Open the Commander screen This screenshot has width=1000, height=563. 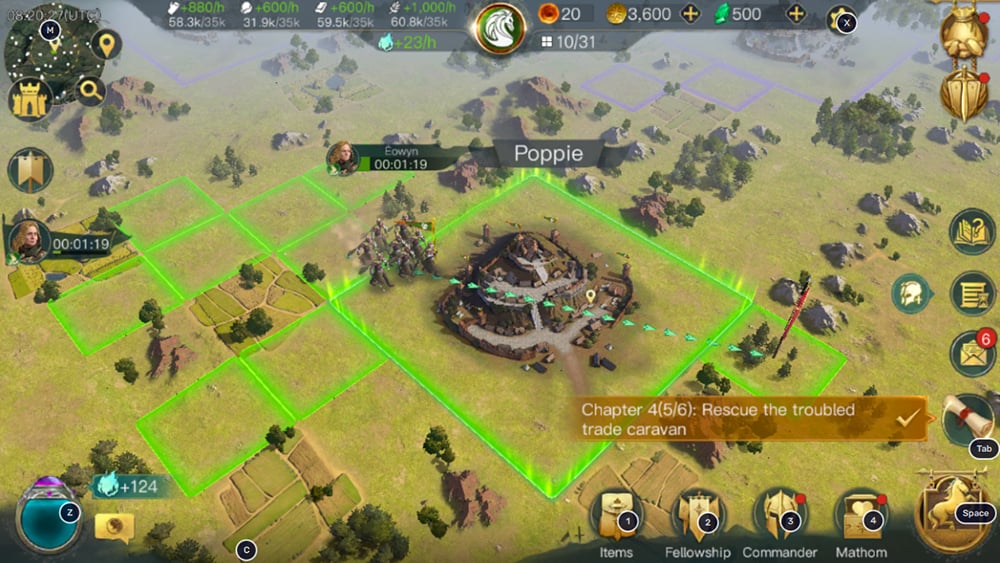[780, 516]
